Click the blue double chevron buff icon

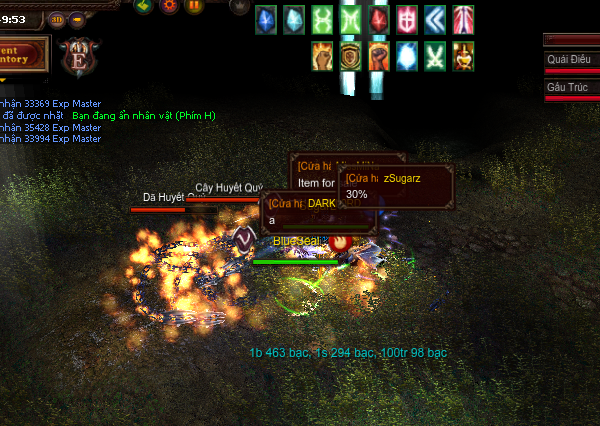coord(435,19)
